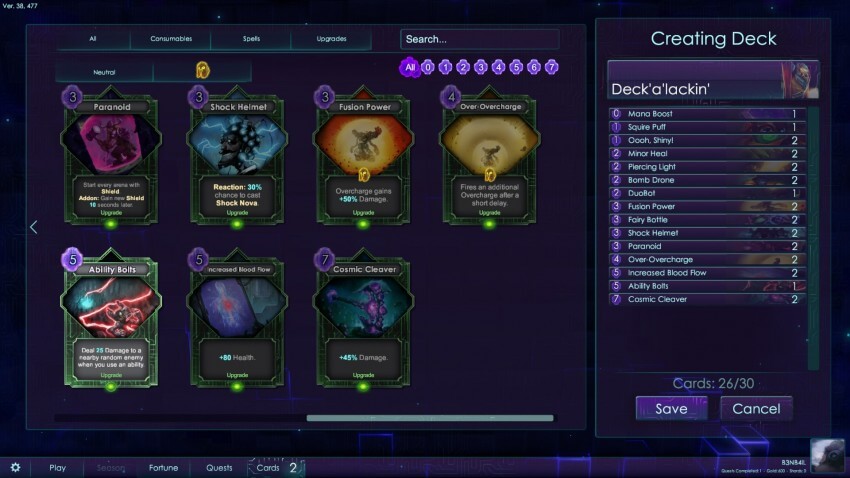Open the Quests menu
This screenshot has height=478, width=850.
(x=219, y=467)
